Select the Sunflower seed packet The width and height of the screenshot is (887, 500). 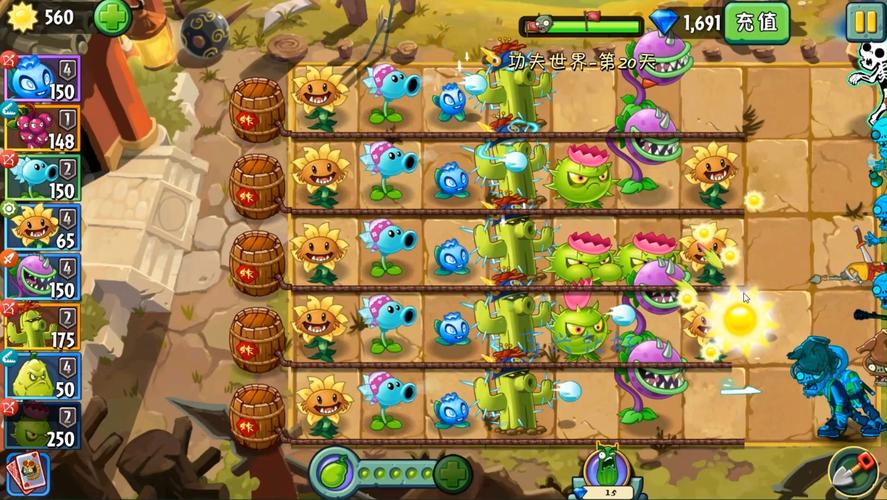41,225
